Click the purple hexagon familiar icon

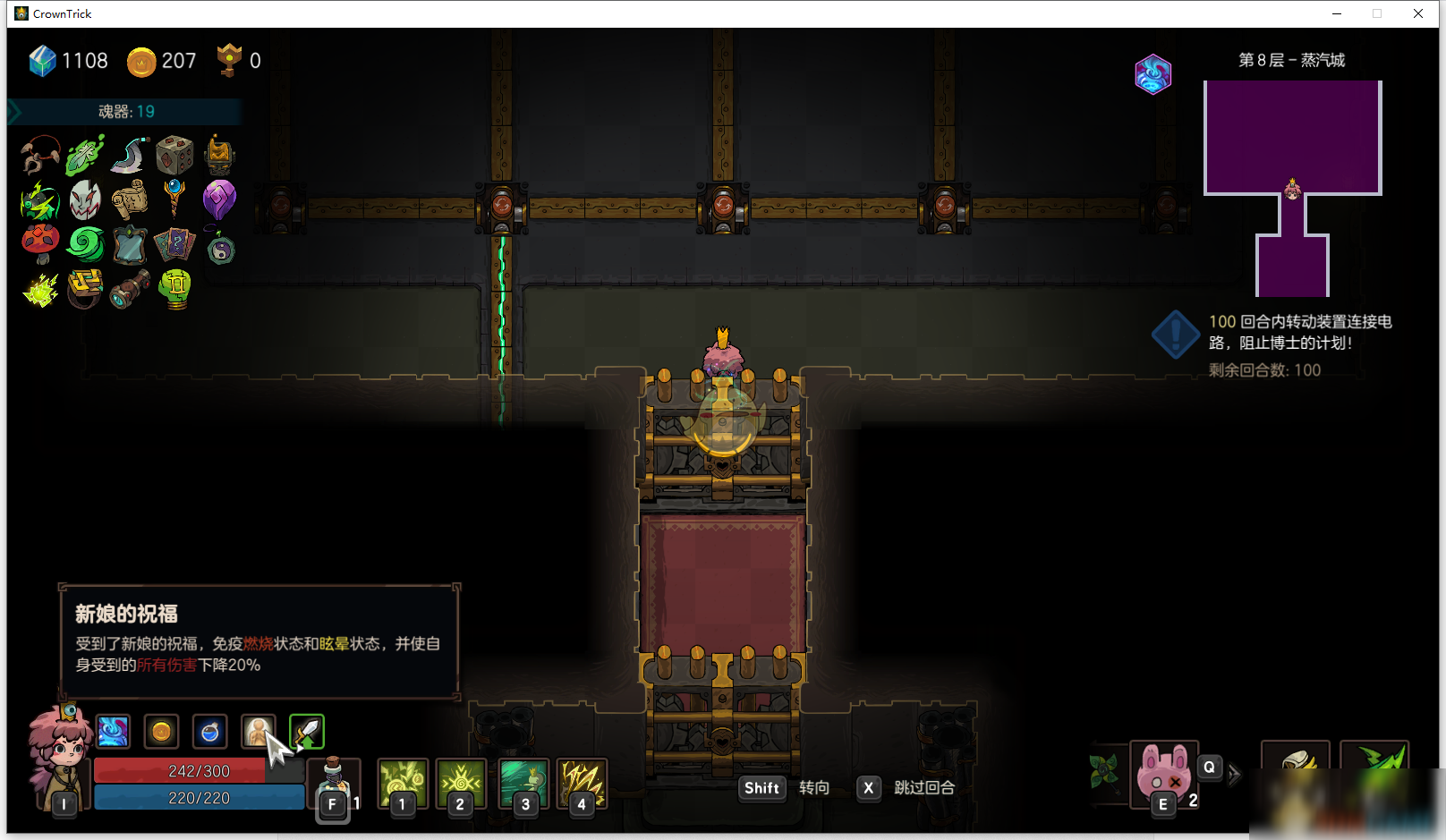pos(1153,74)
